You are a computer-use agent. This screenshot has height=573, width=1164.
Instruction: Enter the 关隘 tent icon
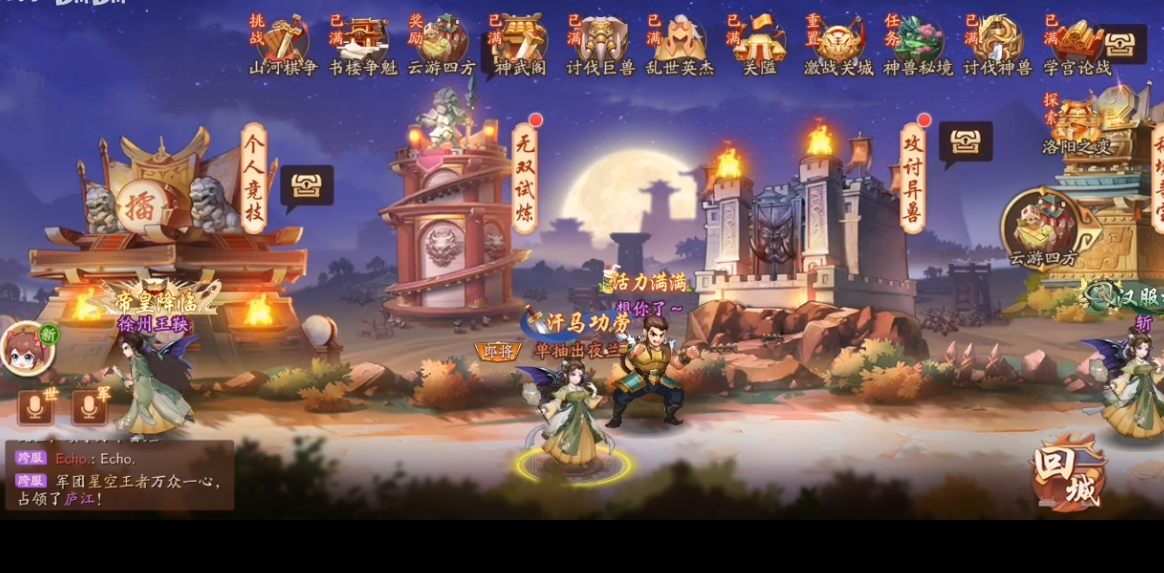click(x=760, y=42)
